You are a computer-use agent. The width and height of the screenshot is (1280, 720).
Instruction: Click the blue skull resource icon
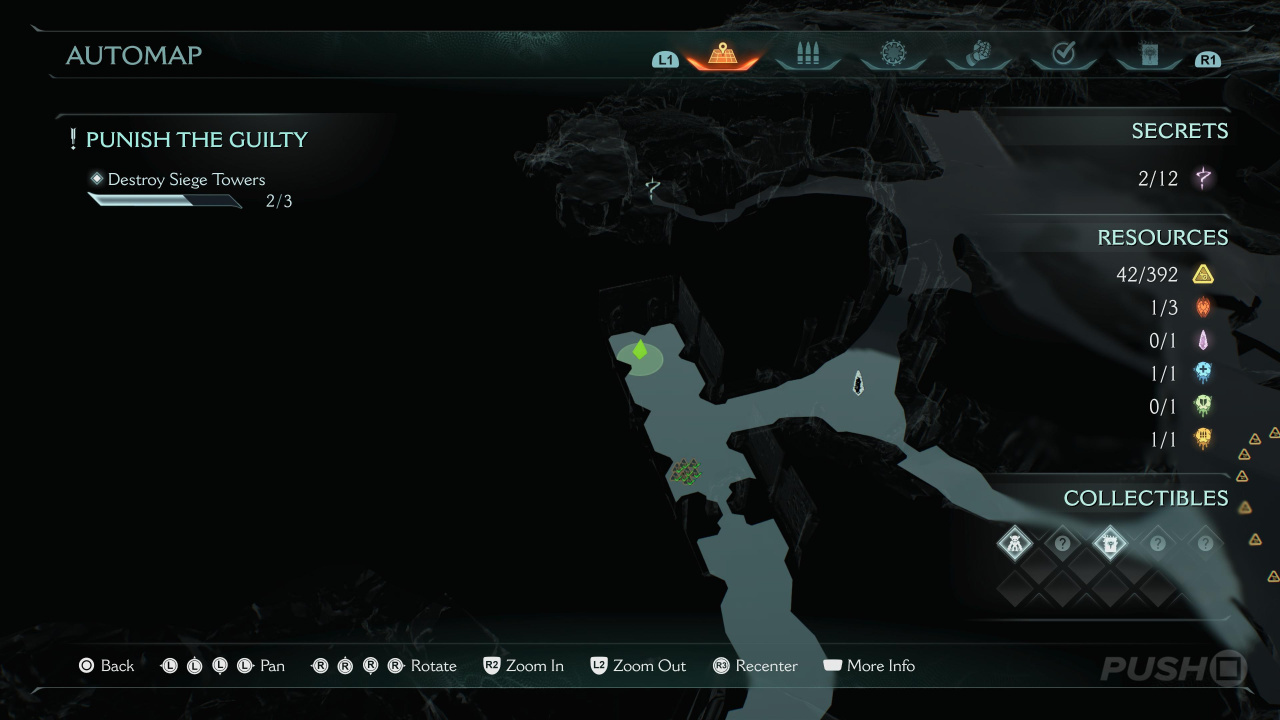[1203, 373]
